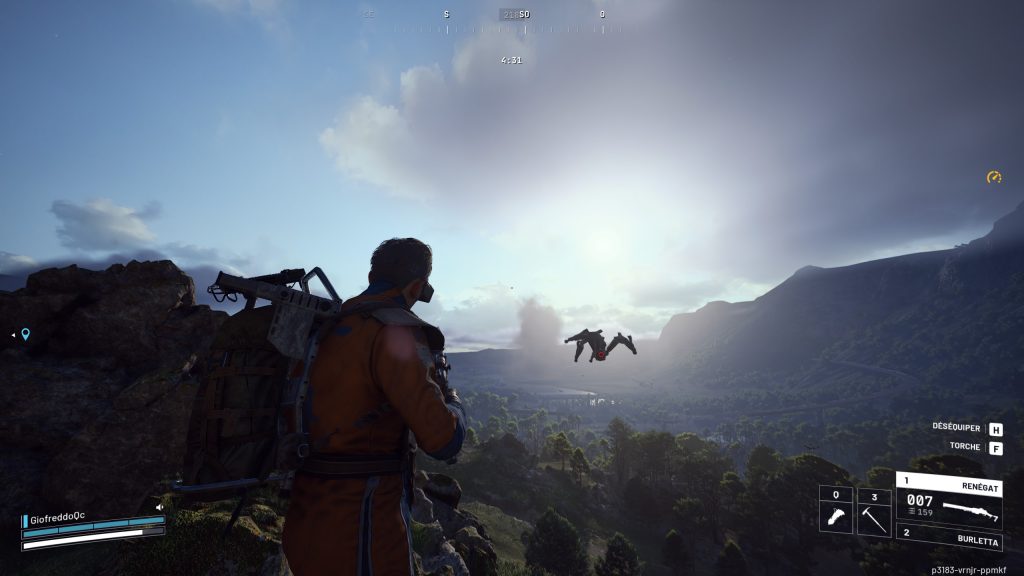Click the speaker icon beside GiofreddoQc's name
This screenshot has width=1024, height=576.
pos(159,507)
